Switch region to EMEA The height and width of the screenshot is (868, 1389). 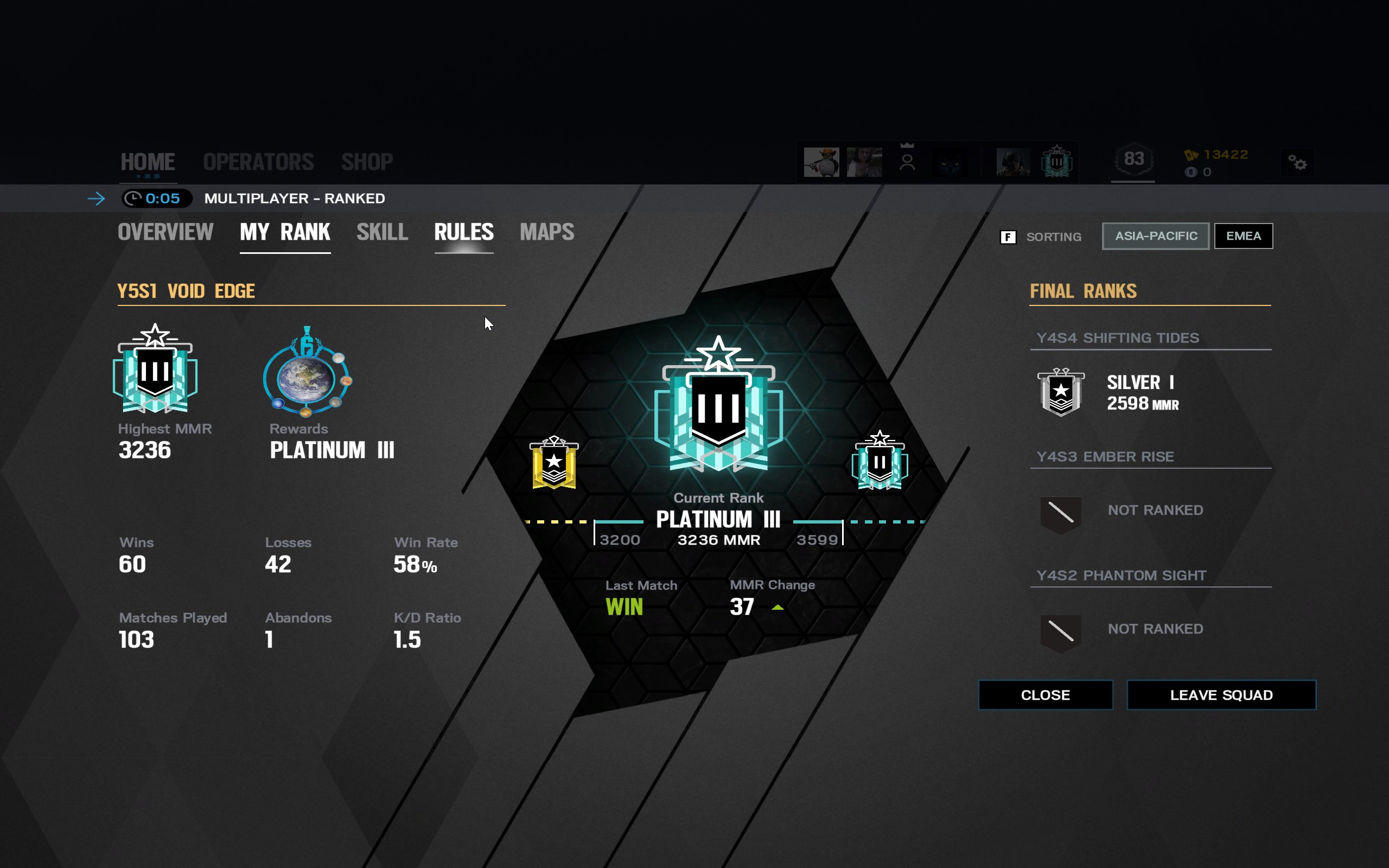click(1243, 236)
